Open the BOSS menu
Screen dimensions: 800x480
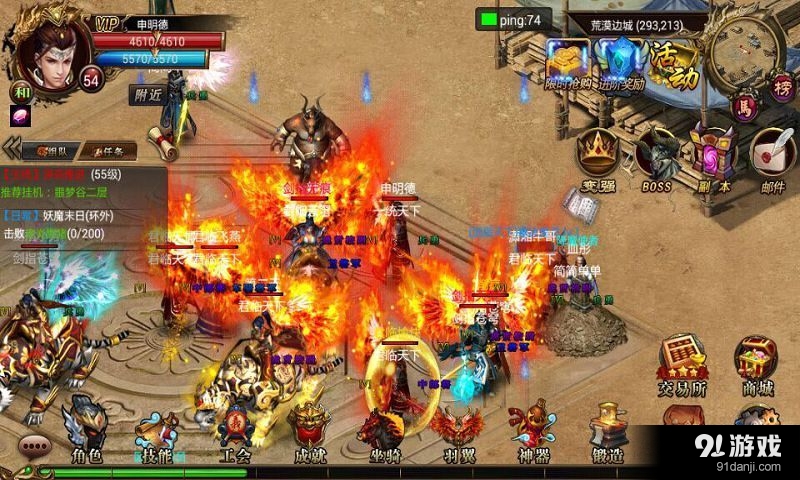tap(655, 160)
